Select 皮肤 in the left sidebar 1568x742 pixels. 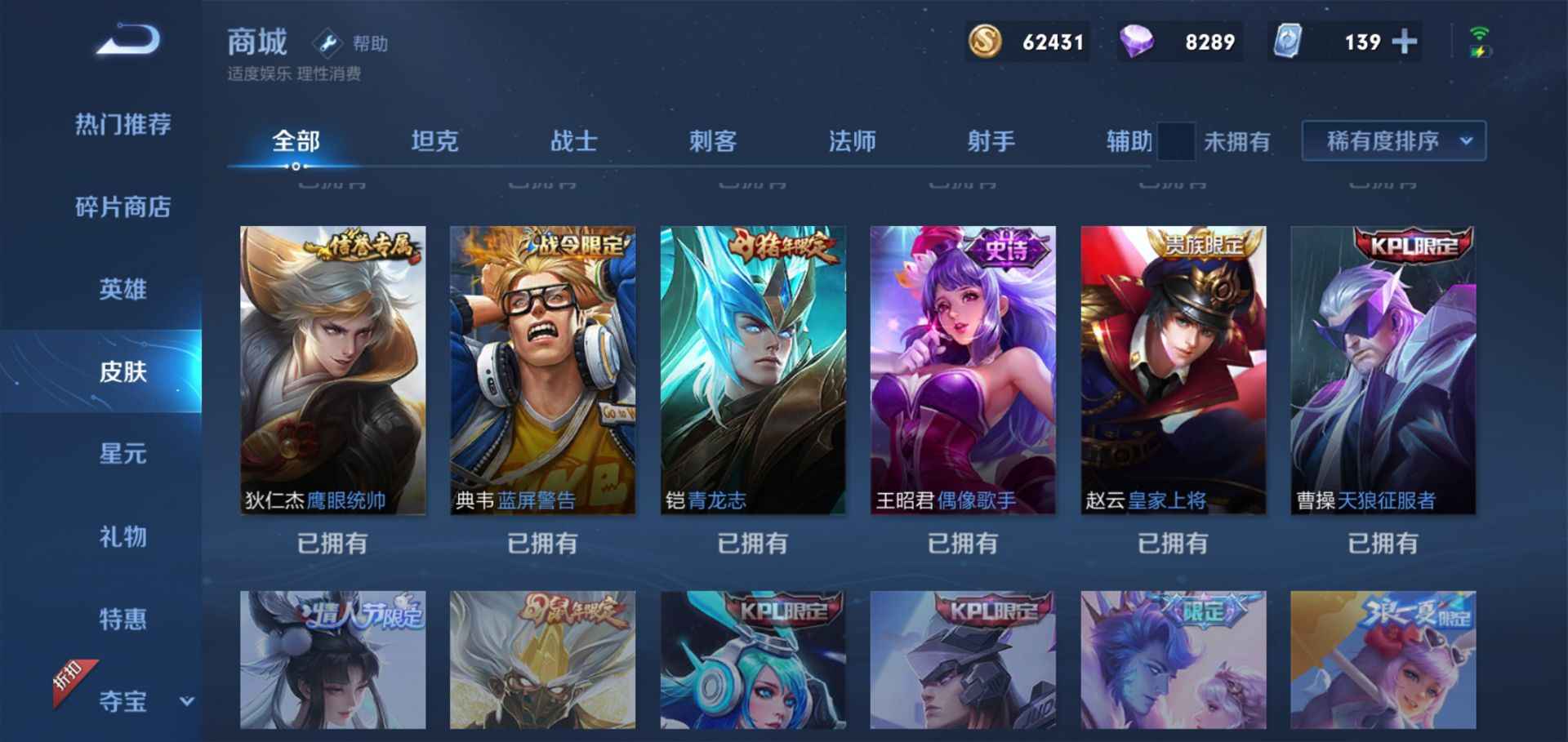(122, 371)
